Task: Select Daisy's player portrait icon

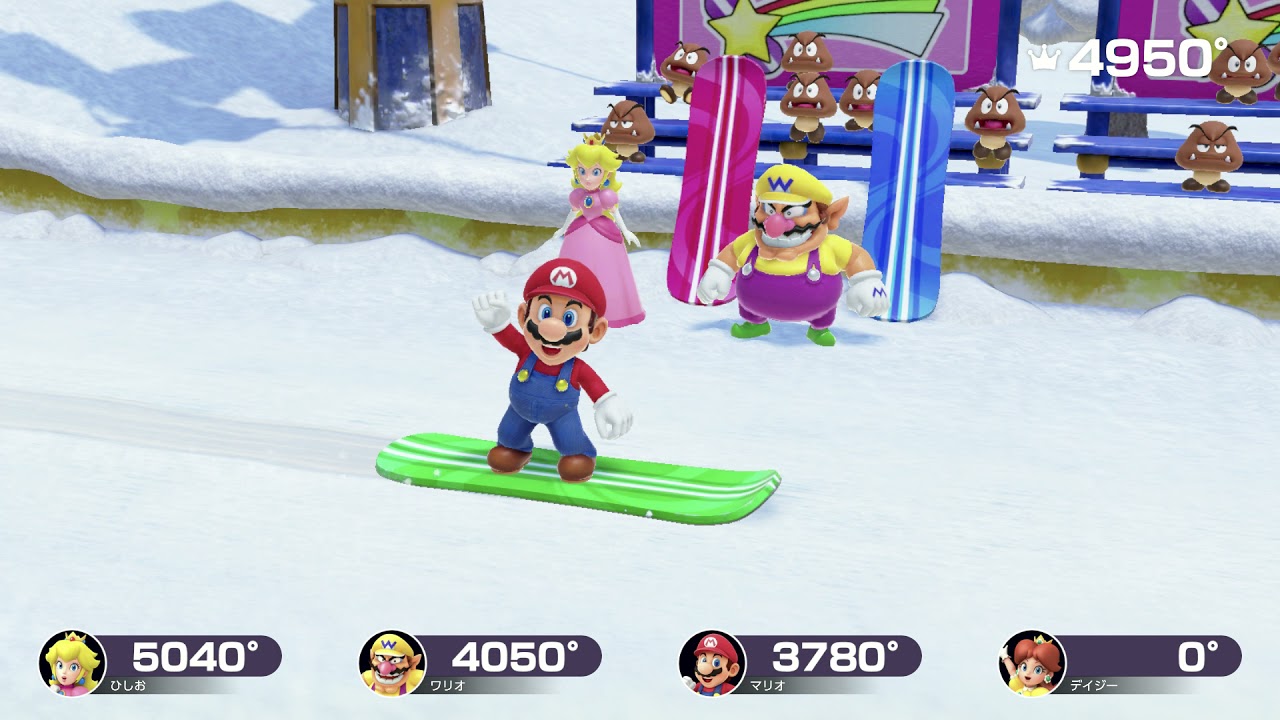Action: 1032,663
